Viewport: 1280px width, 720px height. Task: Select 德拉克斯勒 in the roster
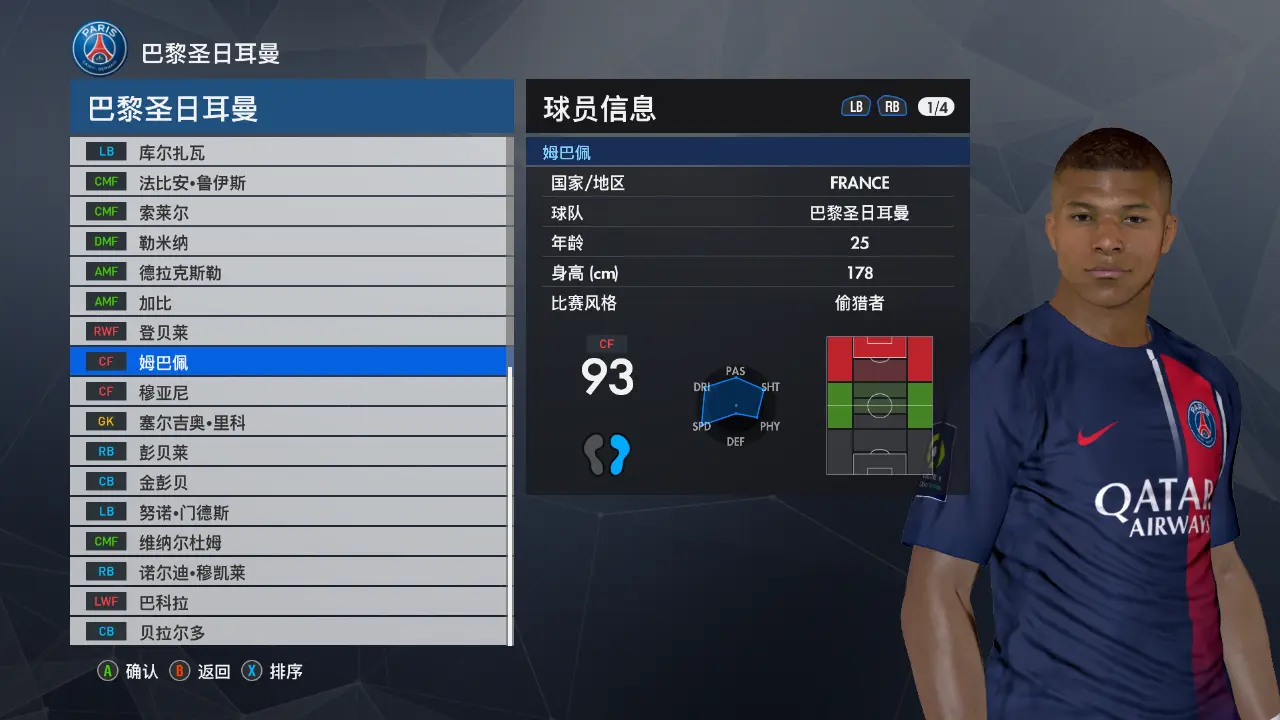(290, 272)
